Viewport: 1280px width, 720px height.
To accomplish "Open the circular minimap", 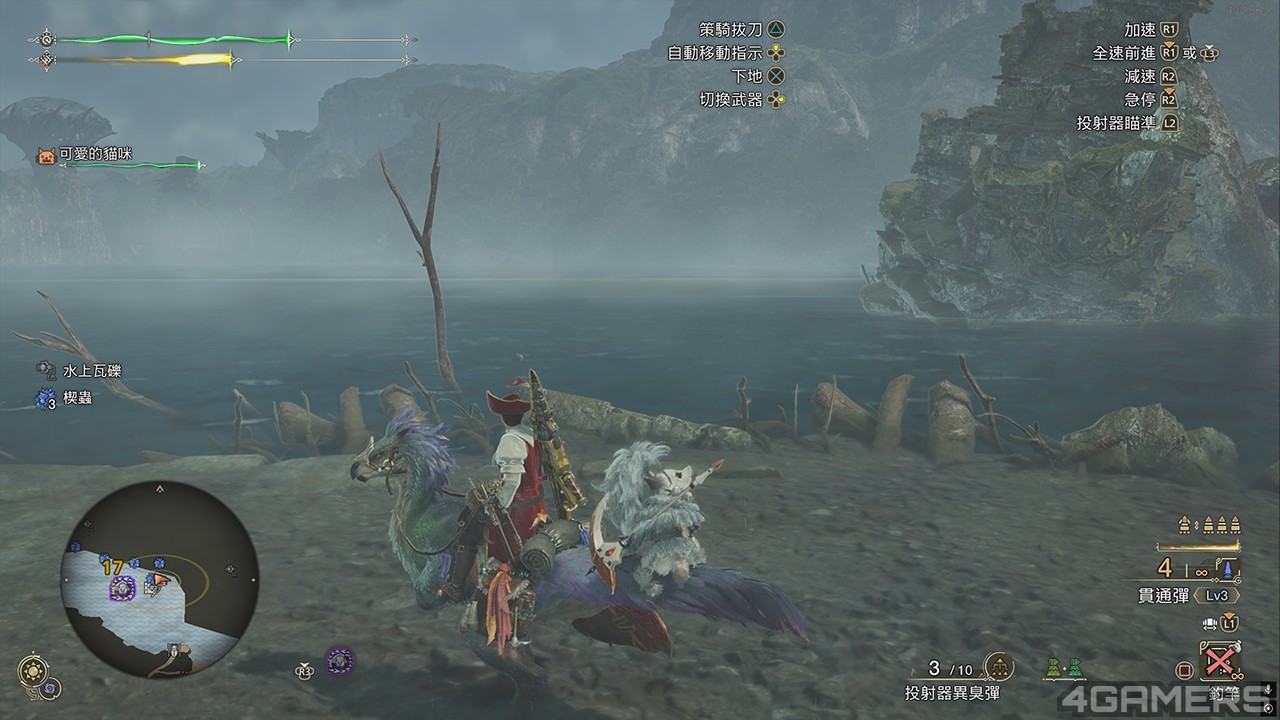I will pyautogui.click(x=159, y=581).
